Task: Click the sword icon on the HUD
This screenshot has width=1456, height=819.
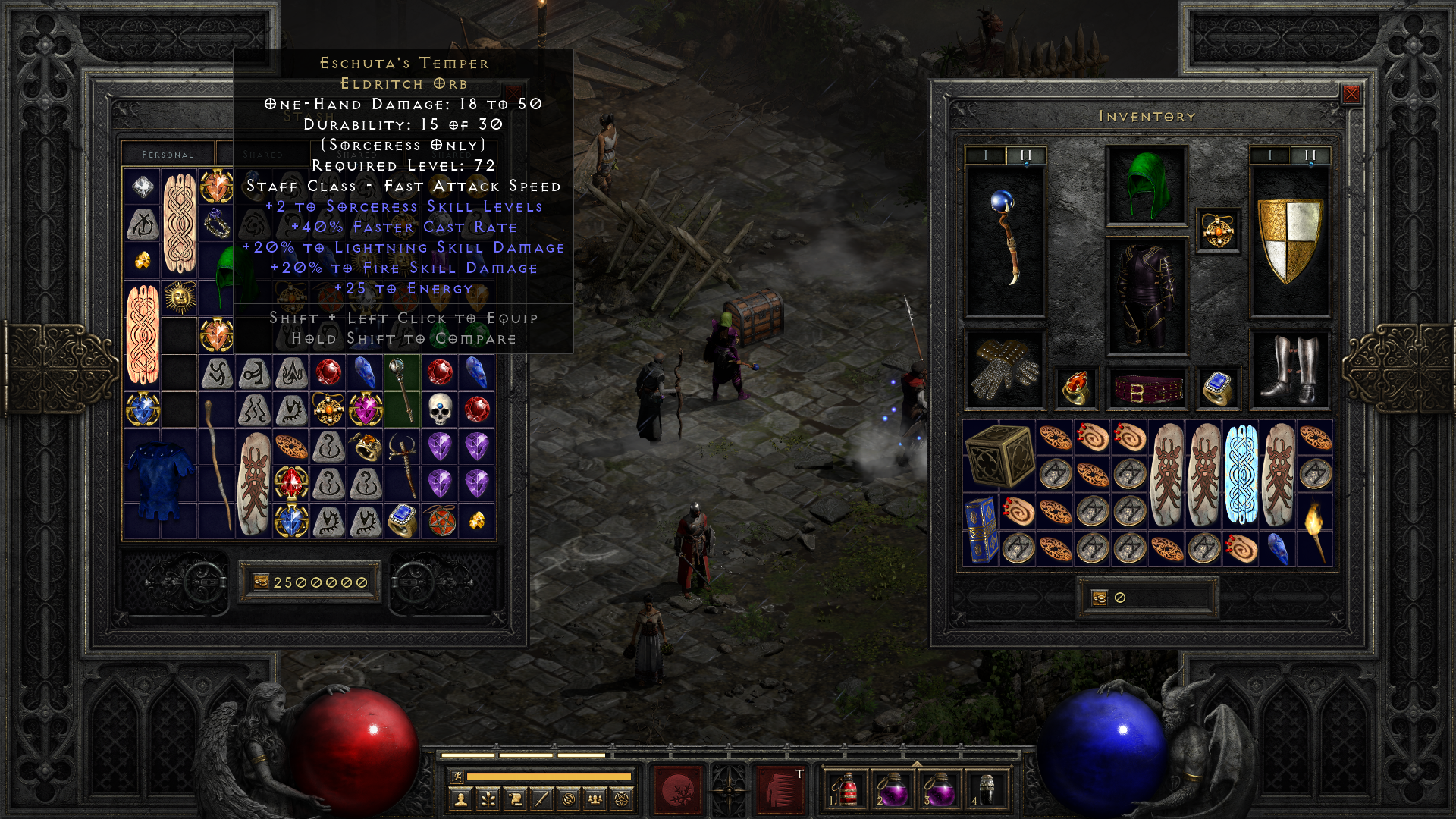Action: (x=540, y=797)
